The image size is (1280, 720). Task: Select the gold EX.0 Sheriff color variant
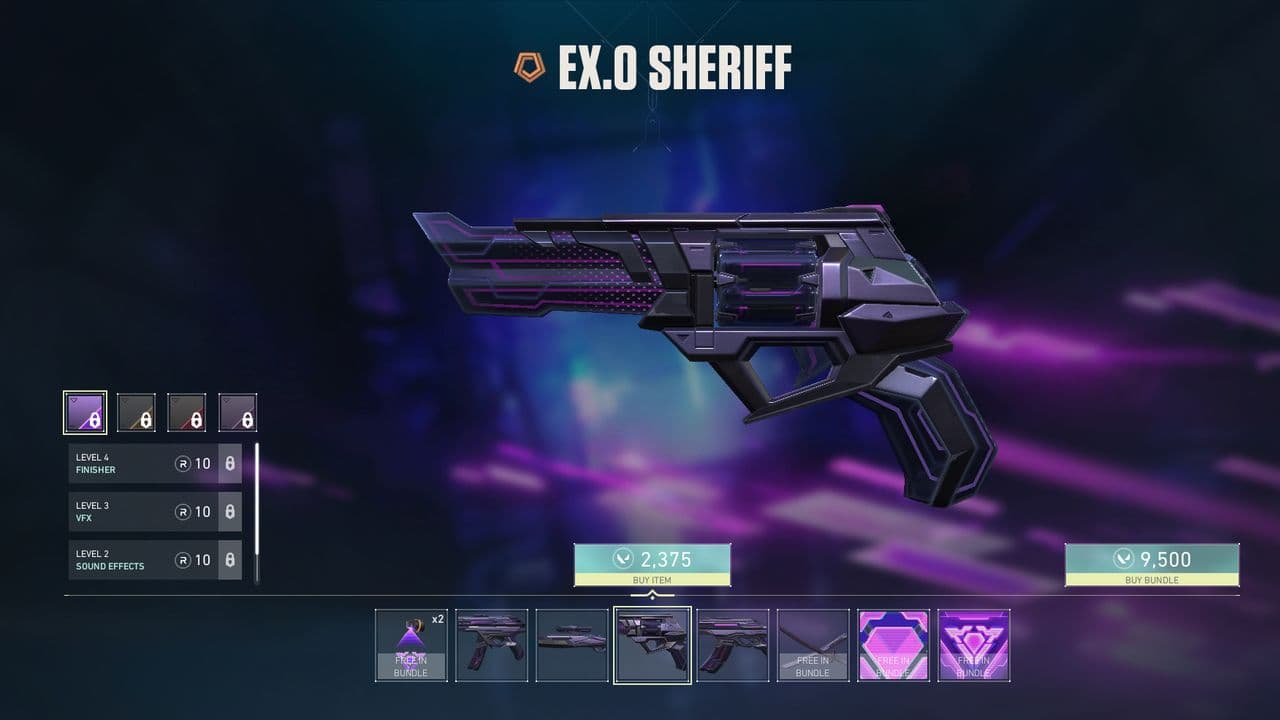coord(138,410)
